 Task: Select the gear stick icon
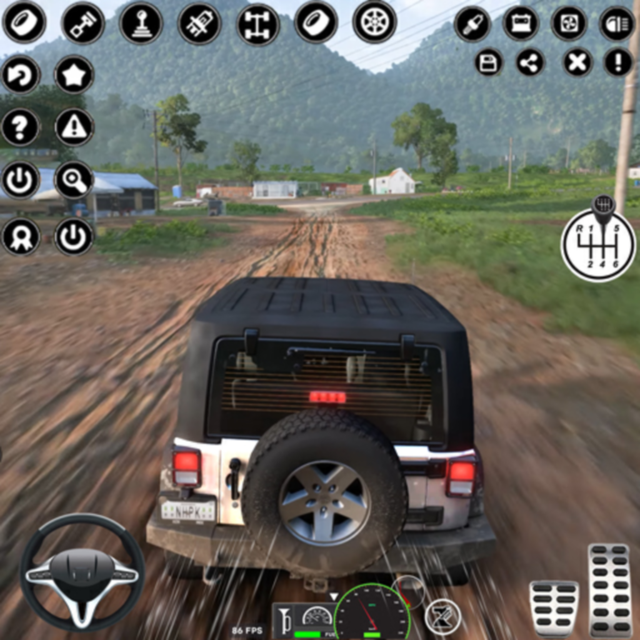[x=141, y=23]
